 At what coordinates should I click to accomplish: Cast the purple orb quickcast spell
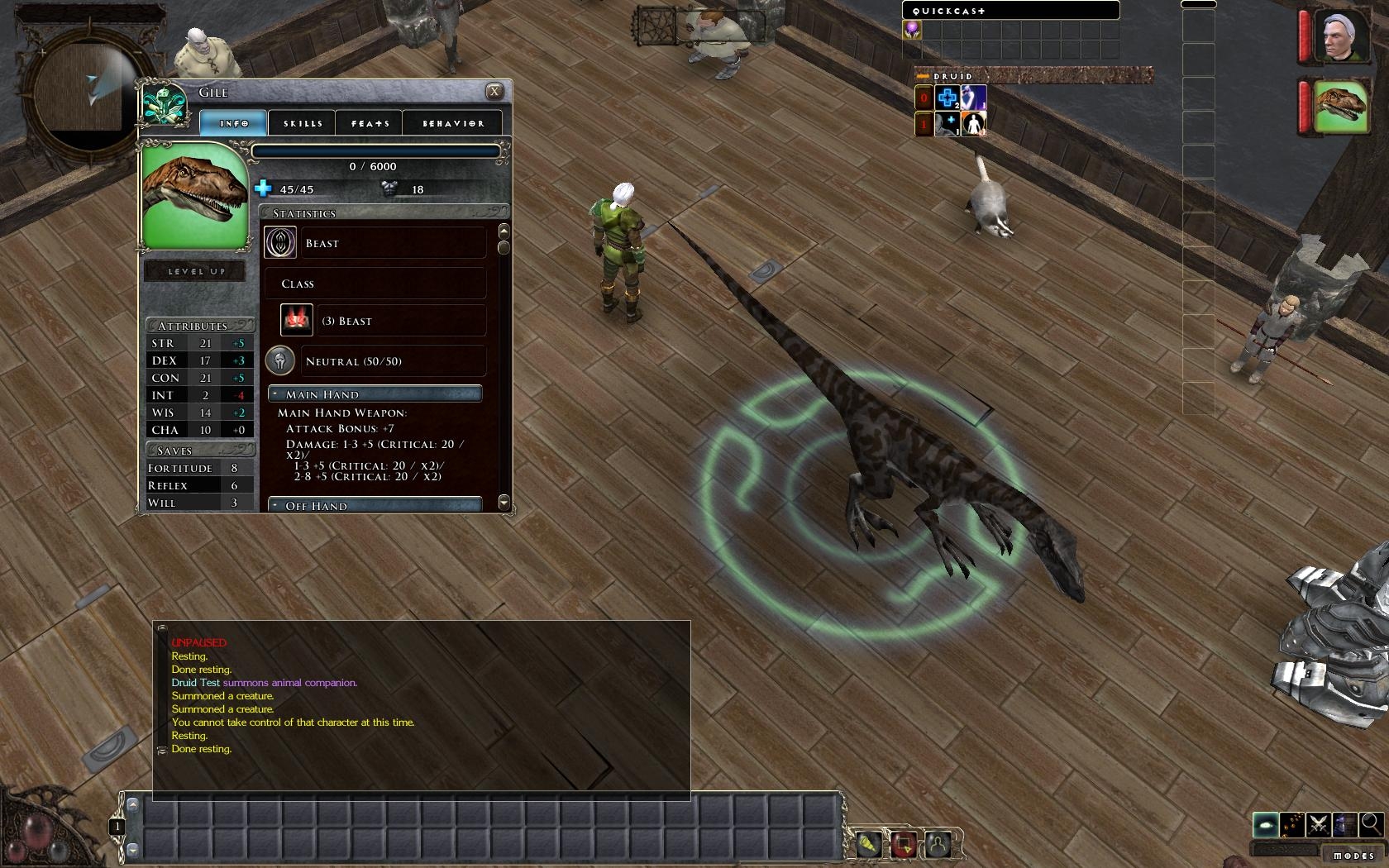(x=912, y=30)
